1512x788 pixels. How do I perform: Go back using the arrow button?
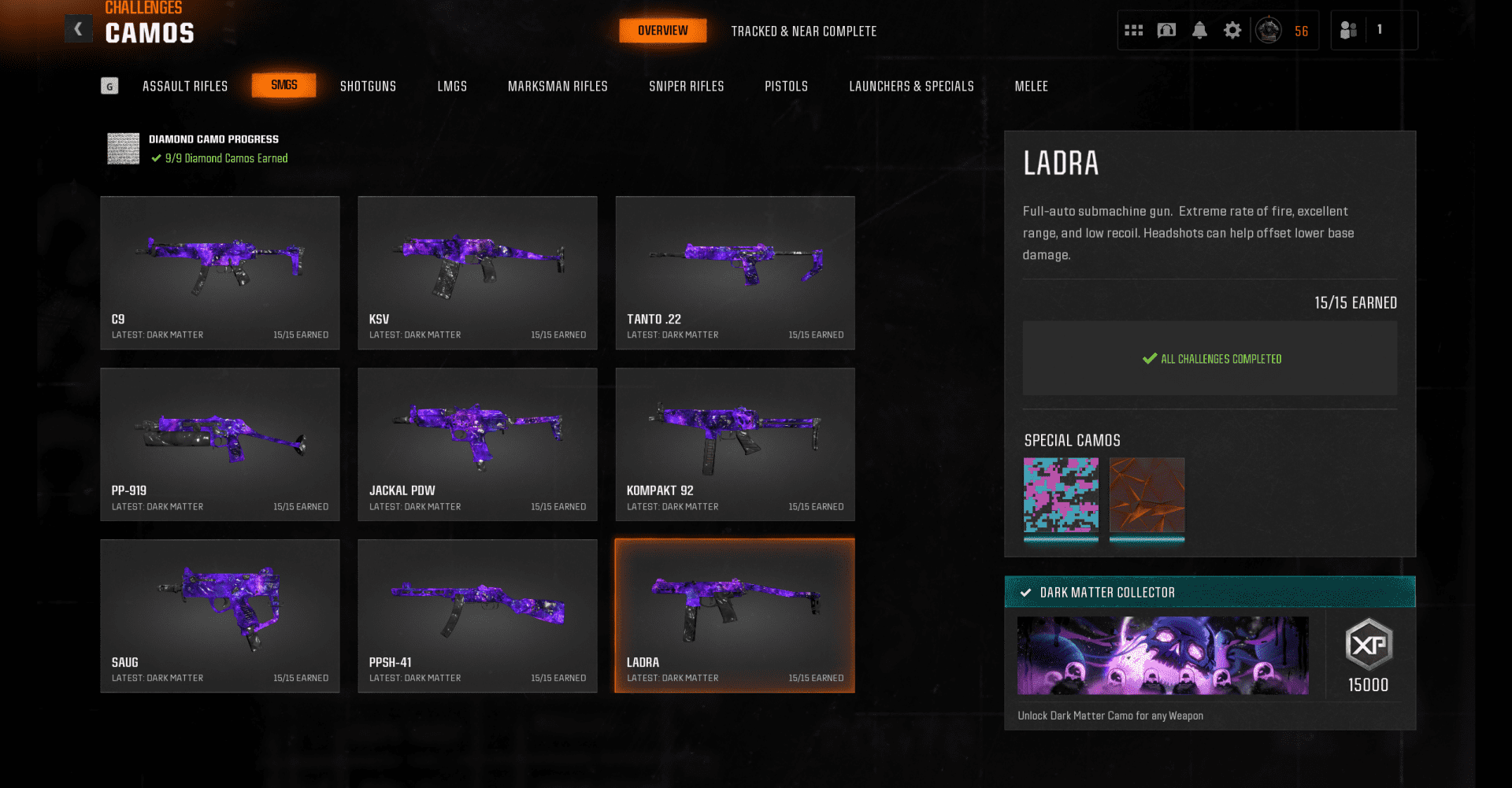(x=78, y=29)
